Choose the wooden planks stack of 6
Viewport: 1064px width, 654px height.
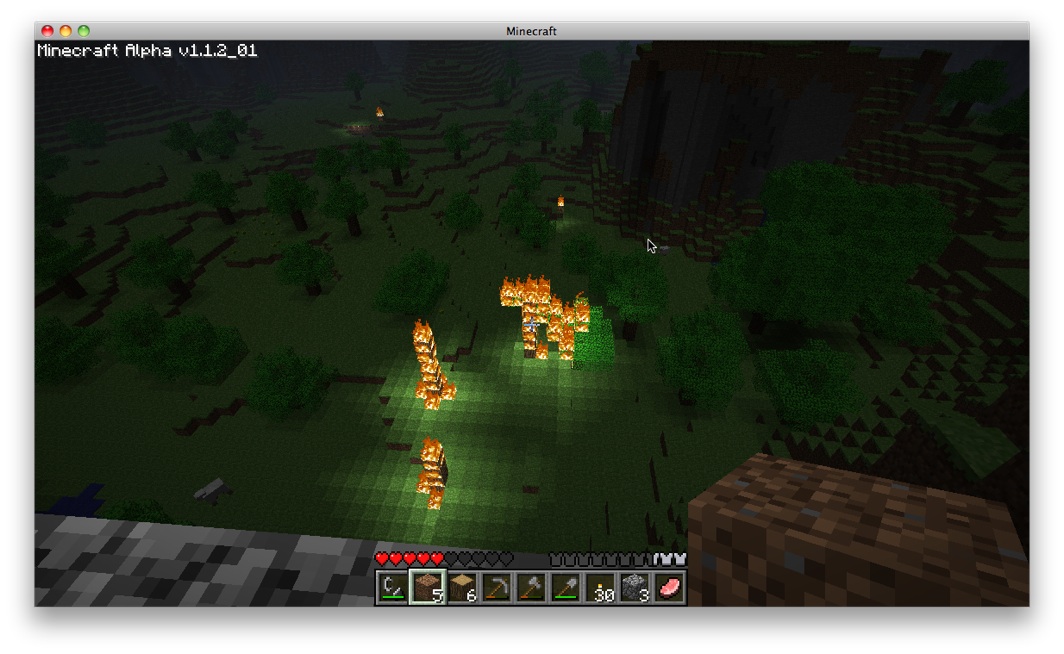pos(462,589)
